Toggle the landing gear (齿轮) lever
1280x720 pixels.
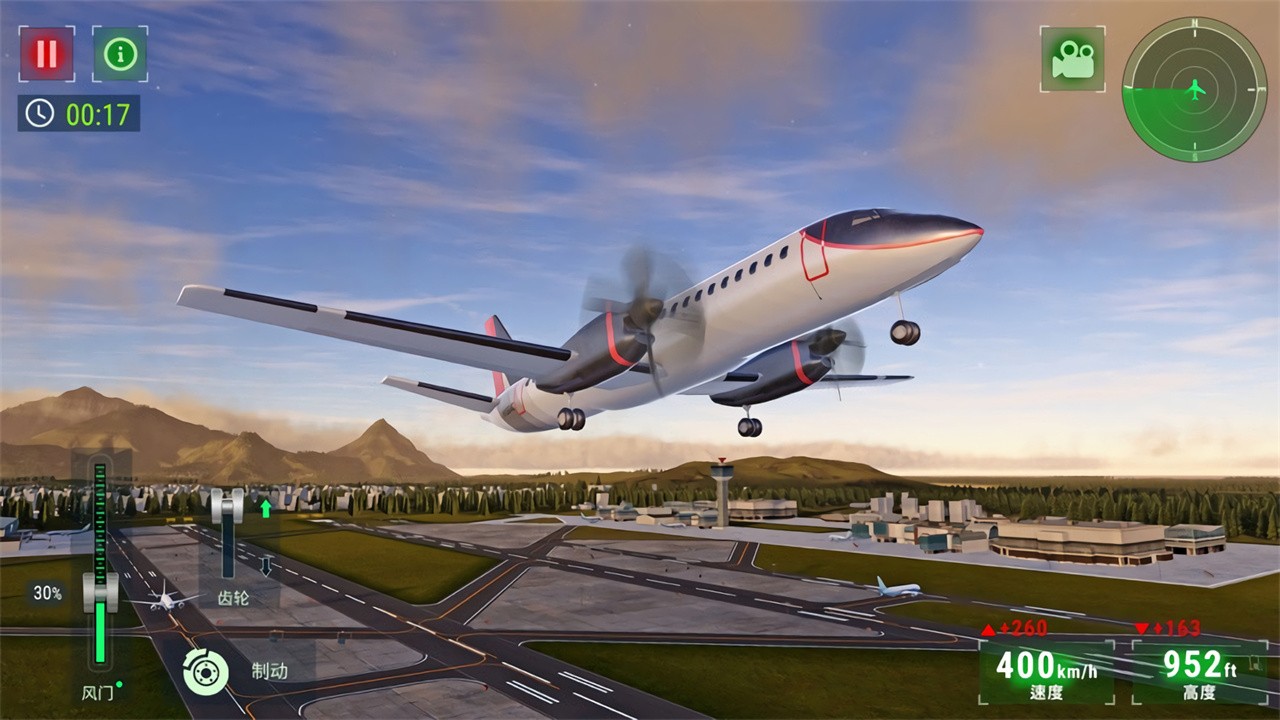pos(228,507)
